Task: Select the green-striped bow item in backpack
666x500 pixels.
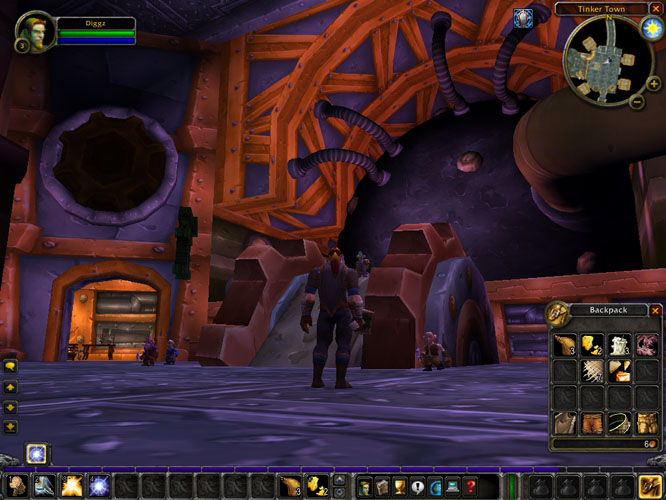Action: click(x=618, y=423)
